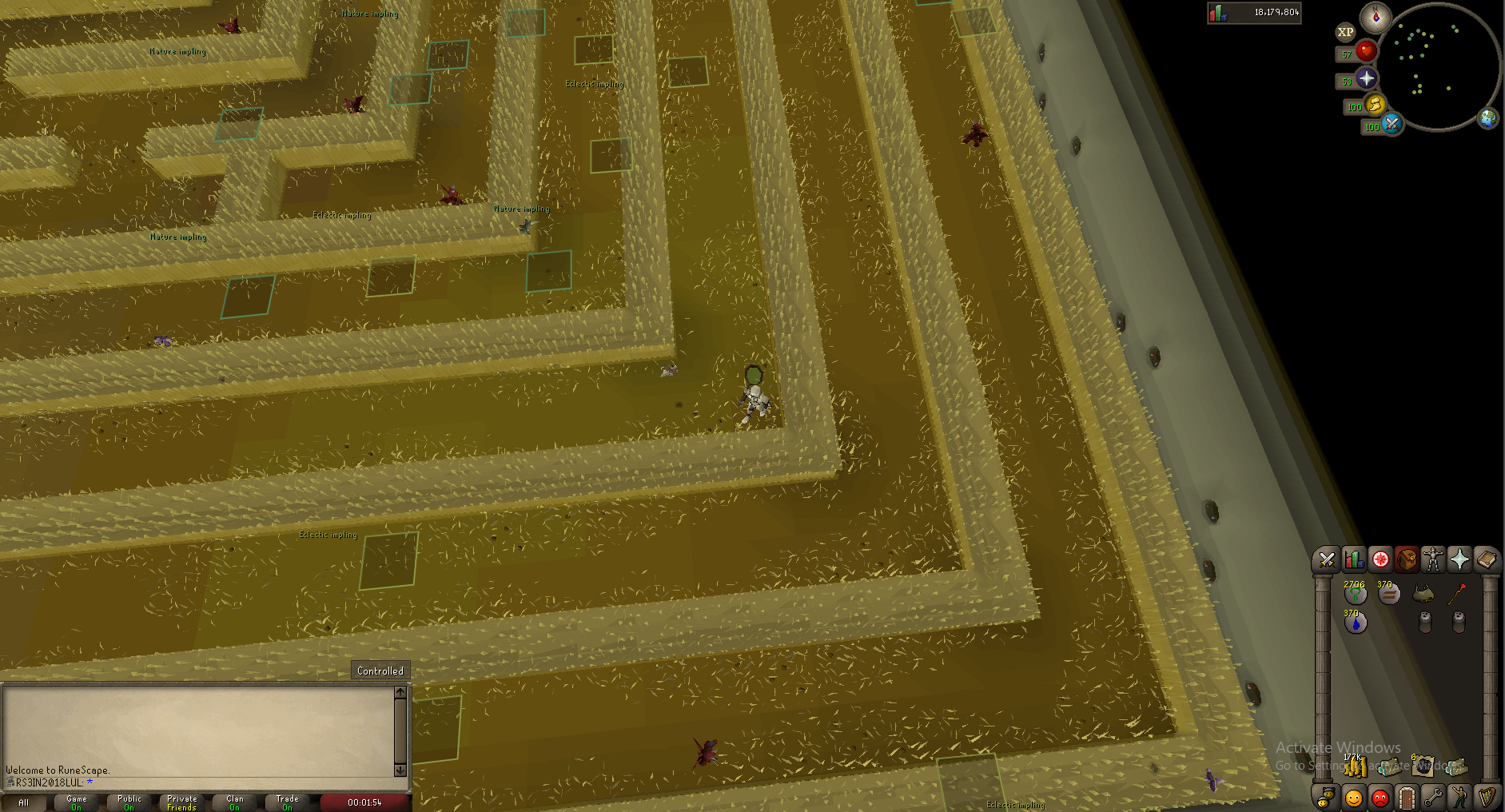Toggle Public chat off
Screen dimensions: 1505x812
coord(128,802)
